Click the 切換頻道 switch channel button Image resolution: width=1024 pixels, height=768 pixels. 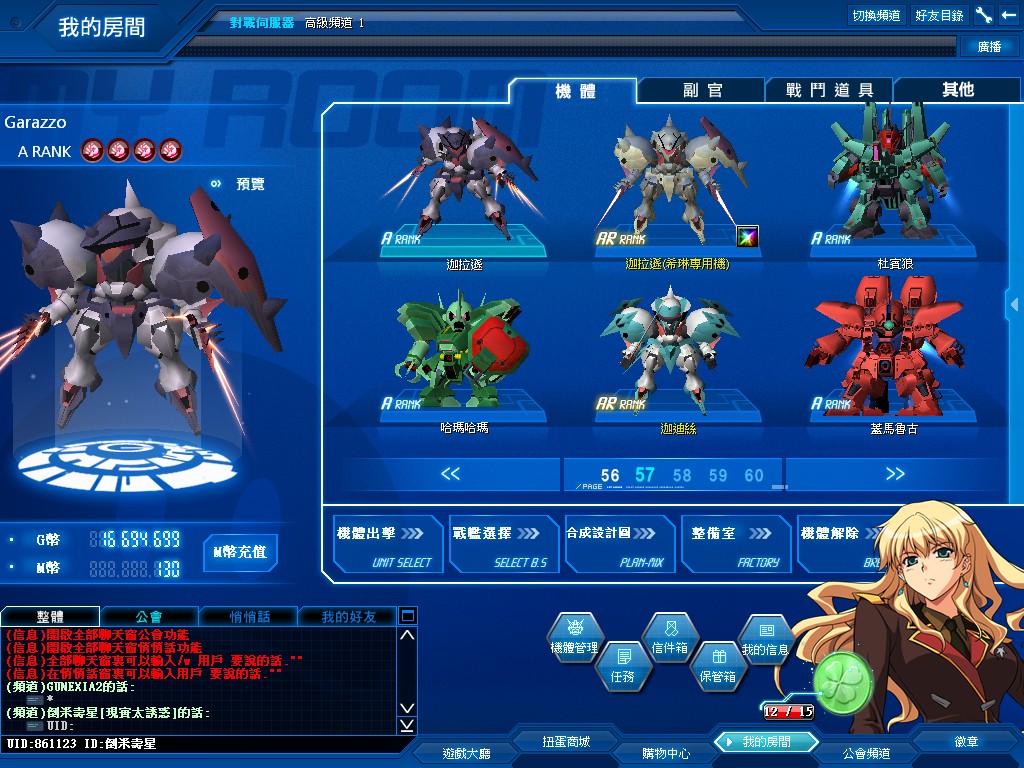(876, 15)
